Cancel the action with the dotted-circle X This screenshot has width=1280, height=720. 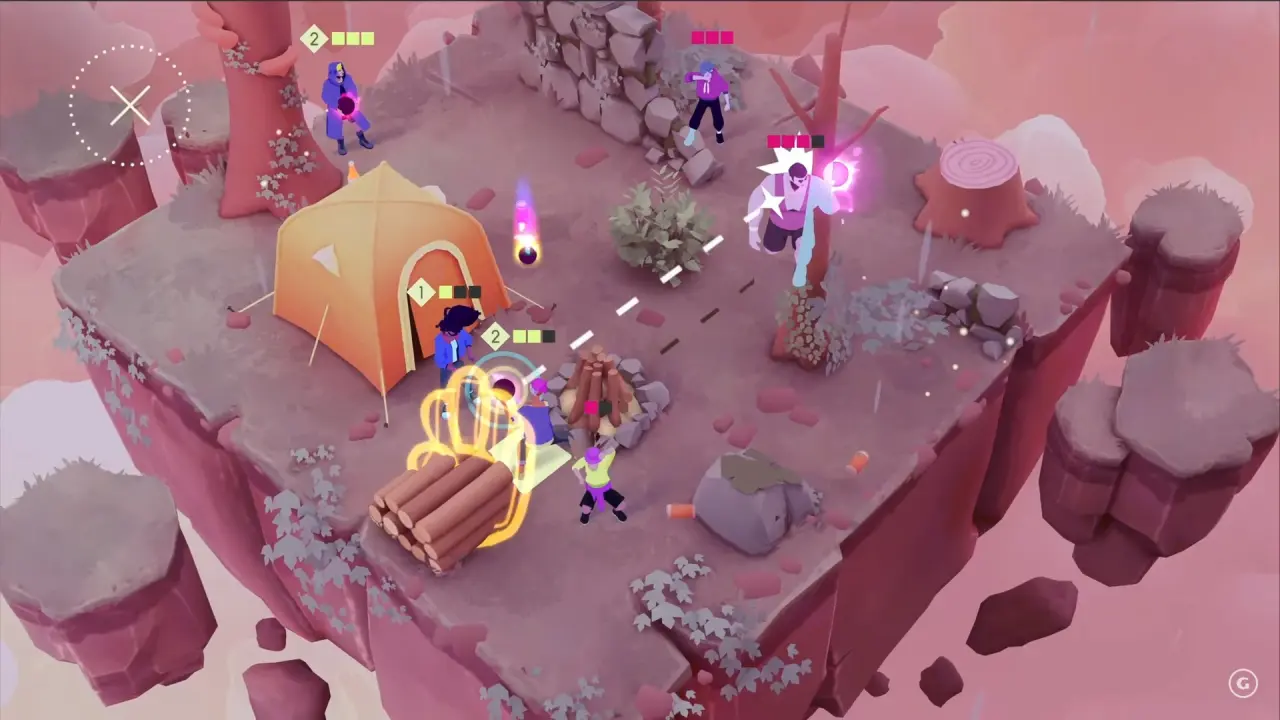[x=130, y=106]
